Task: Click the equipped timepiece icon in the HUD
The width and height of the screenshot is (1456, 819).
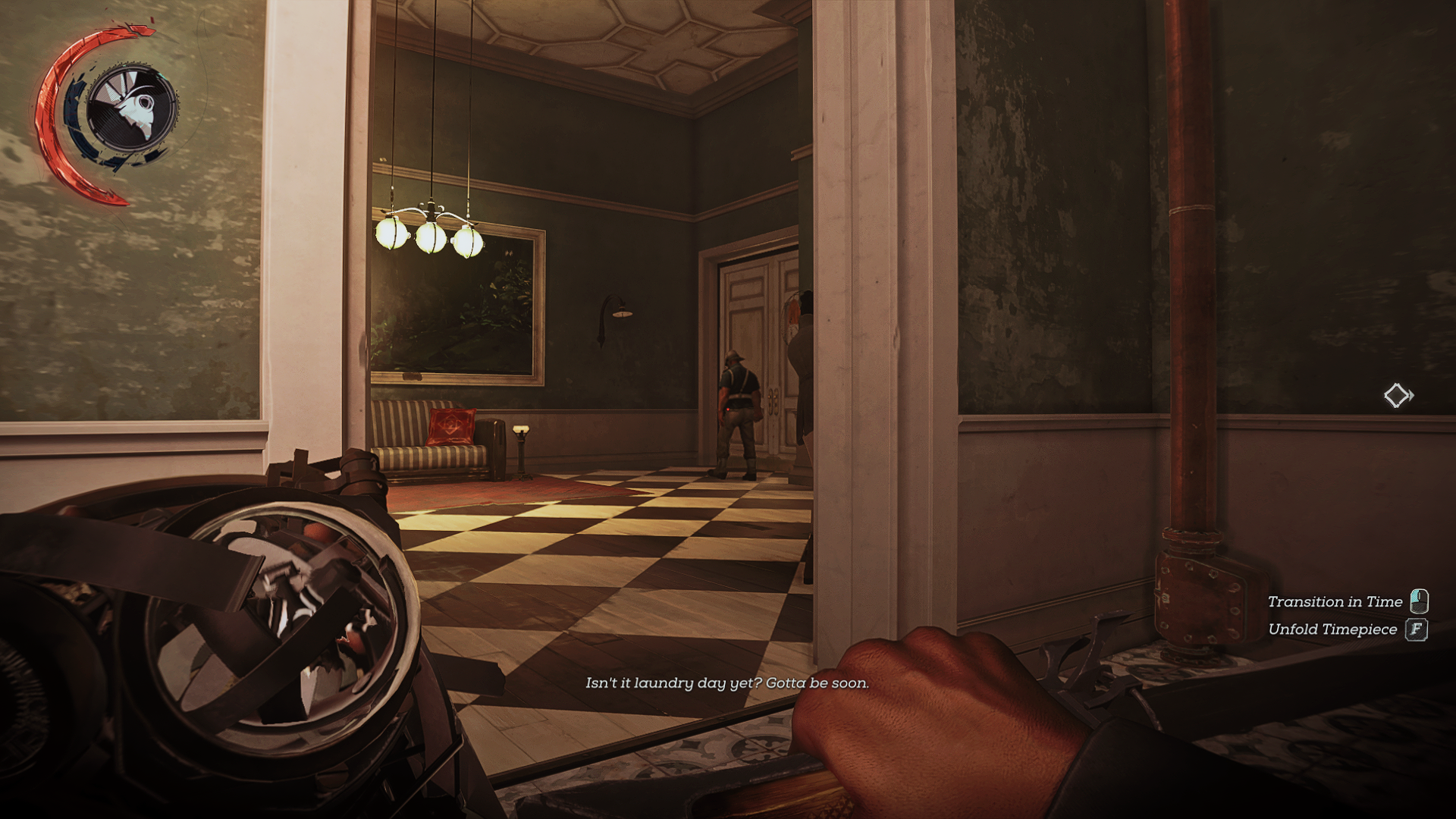Action: click(130, 107)
